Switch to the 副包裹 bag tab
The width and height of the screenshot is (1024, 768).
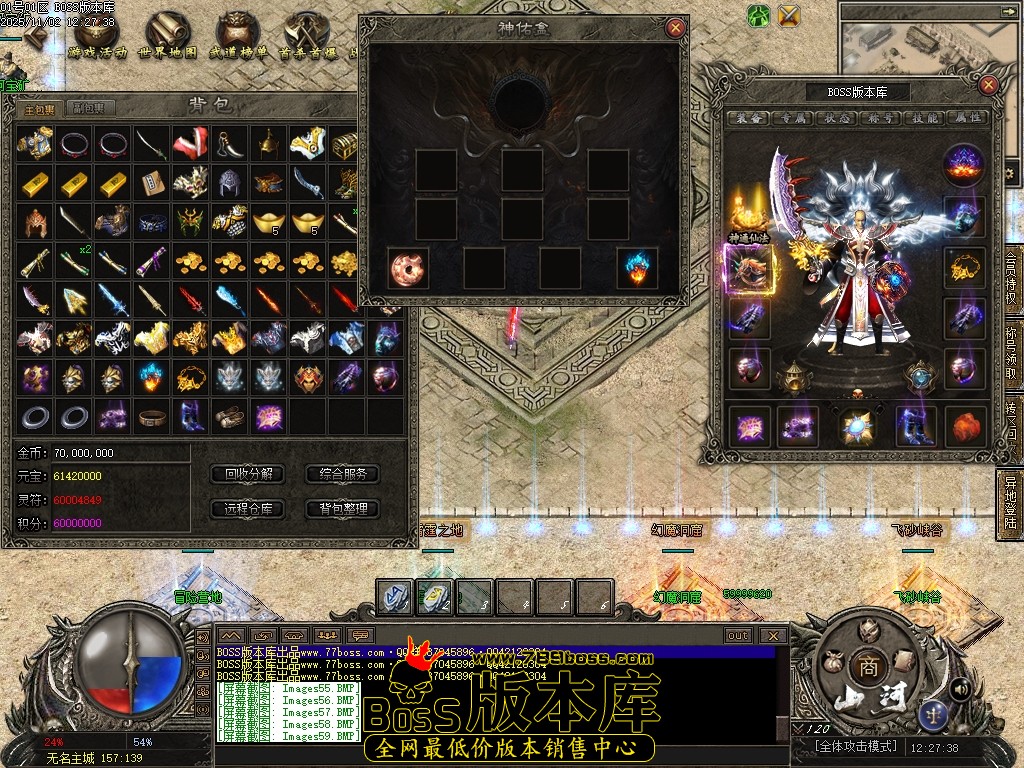91,108
